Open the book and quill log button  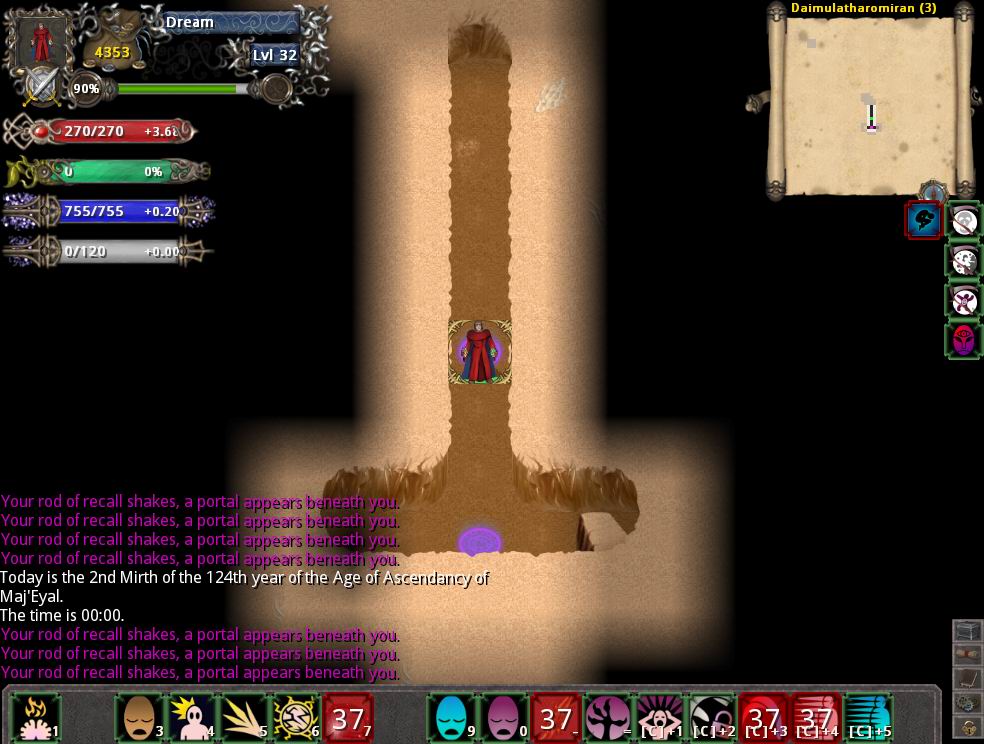coord(966,679)
